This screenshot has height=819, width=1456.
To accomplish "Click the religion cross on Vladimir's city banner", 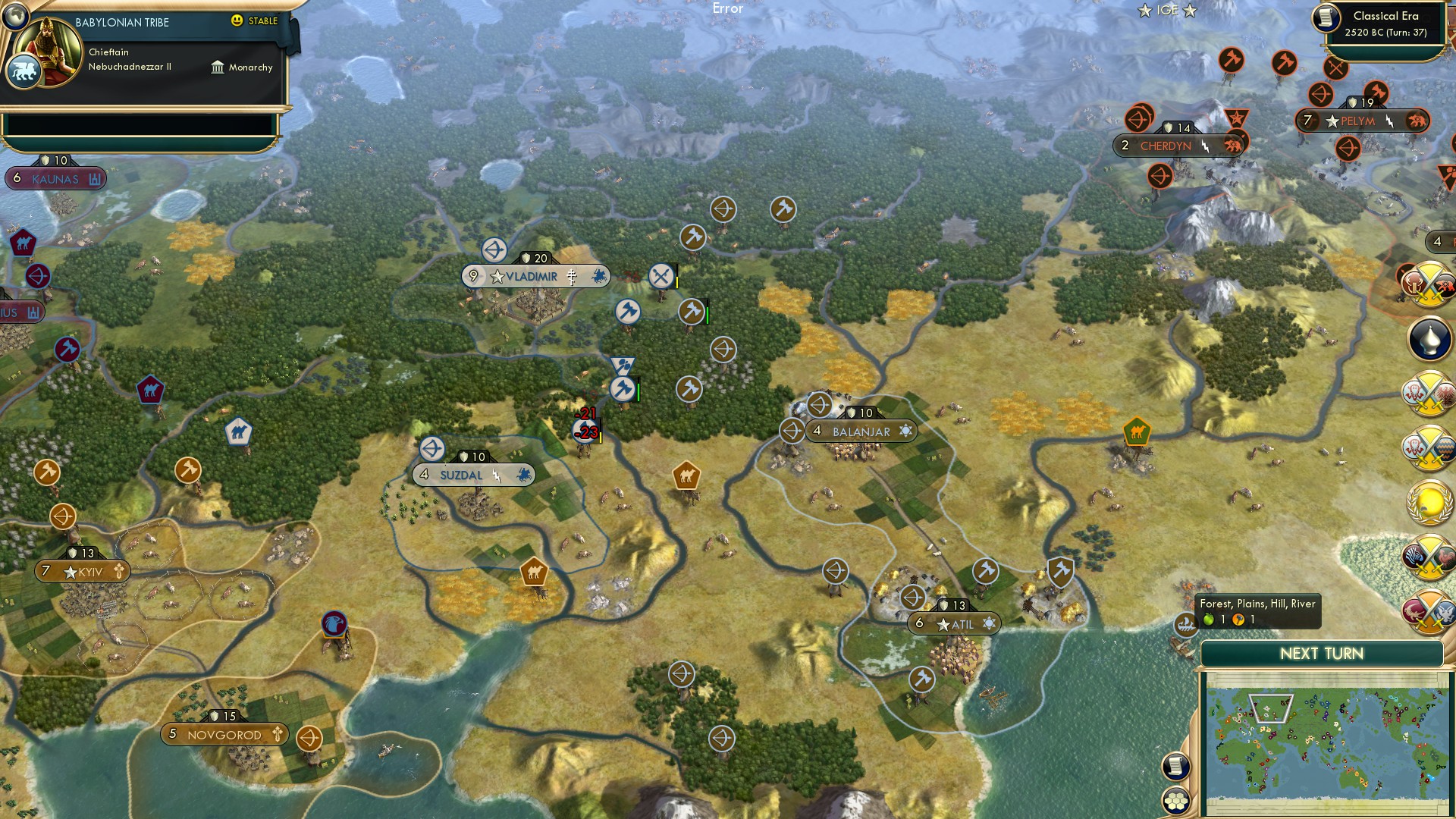I will pyautogui.click(x=571, y=276).
